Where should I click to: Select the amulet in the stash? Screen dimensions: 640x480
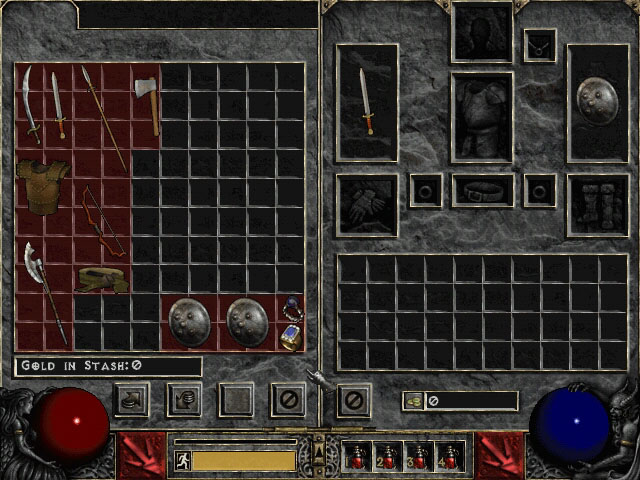(x=292, y=307)
